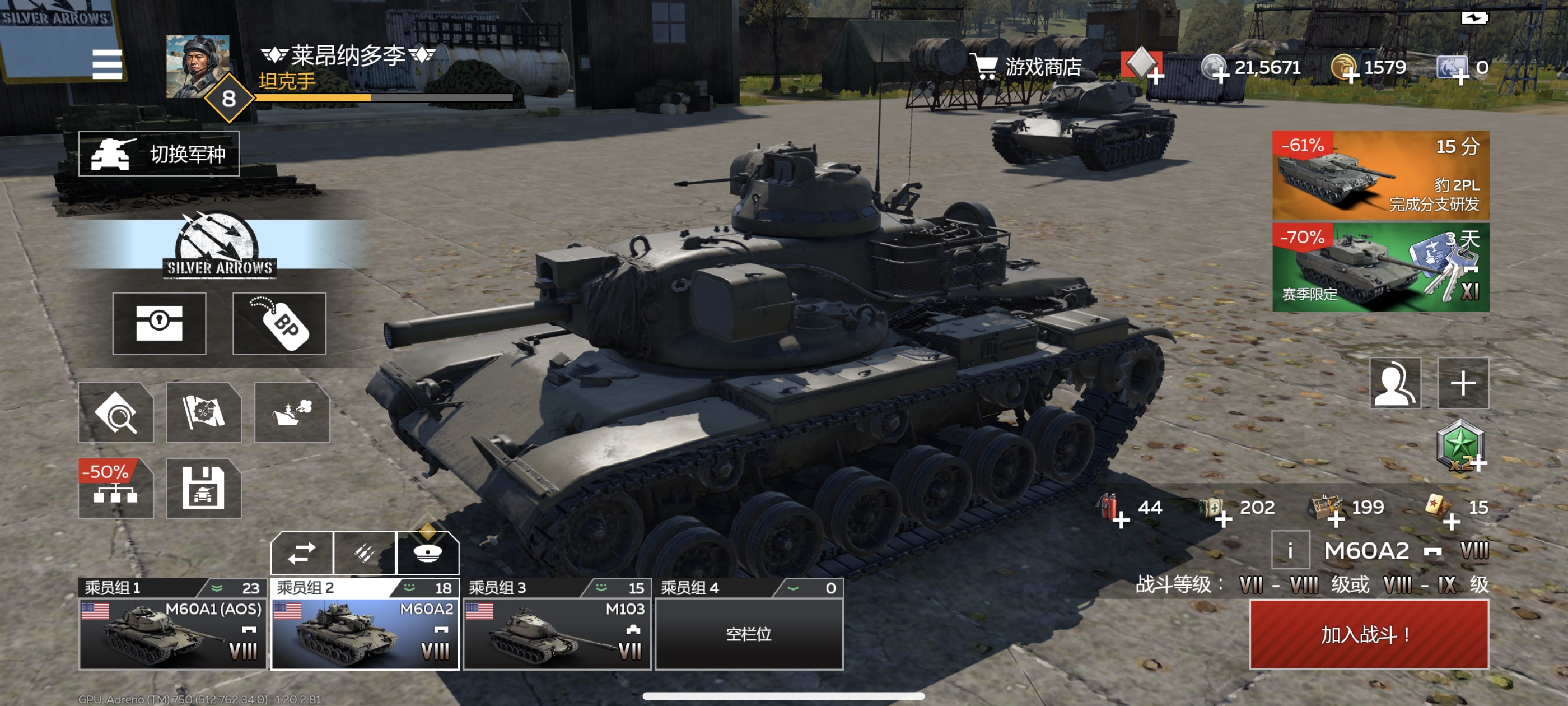Open the hamburger main menu

[107, 64]
